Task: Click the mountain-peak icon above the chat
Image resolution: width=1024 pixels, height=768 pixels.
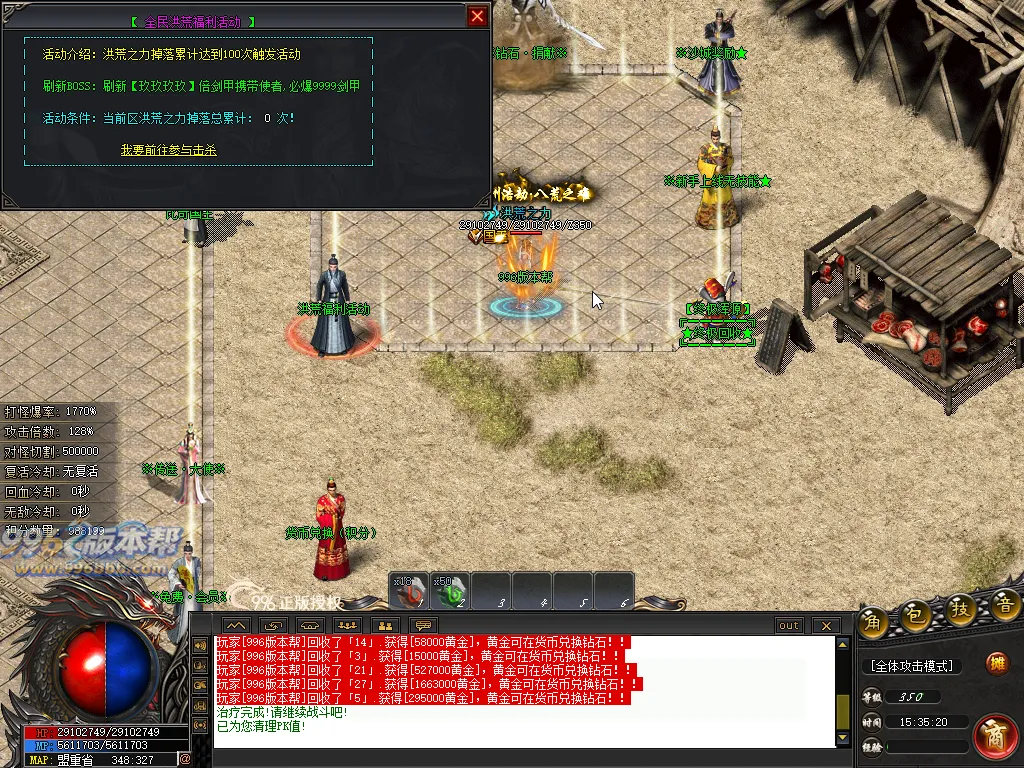Action: [x=238, y=626]
